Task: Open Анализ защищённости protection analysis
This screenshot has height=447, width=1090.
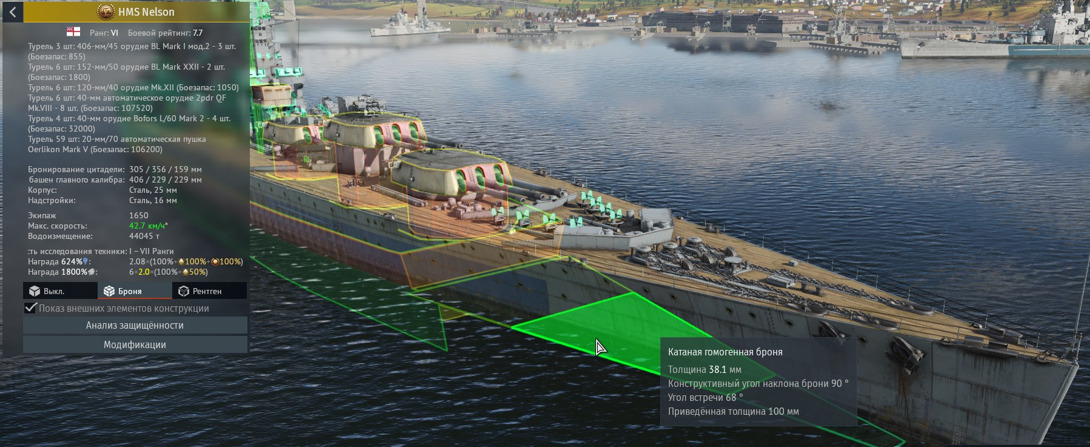Action: click(135, 325)
